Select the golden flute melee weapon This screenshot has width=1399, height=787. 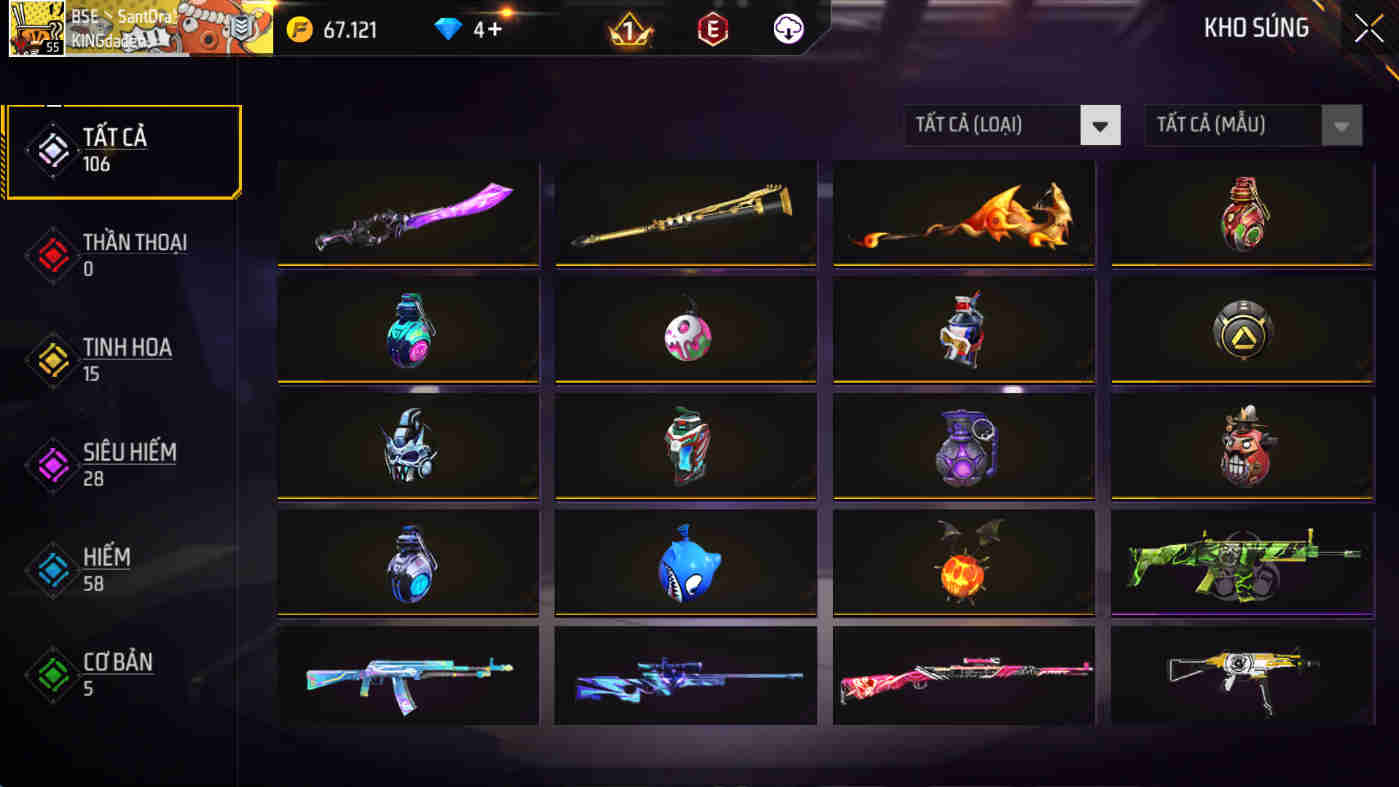tap(685, 213)
